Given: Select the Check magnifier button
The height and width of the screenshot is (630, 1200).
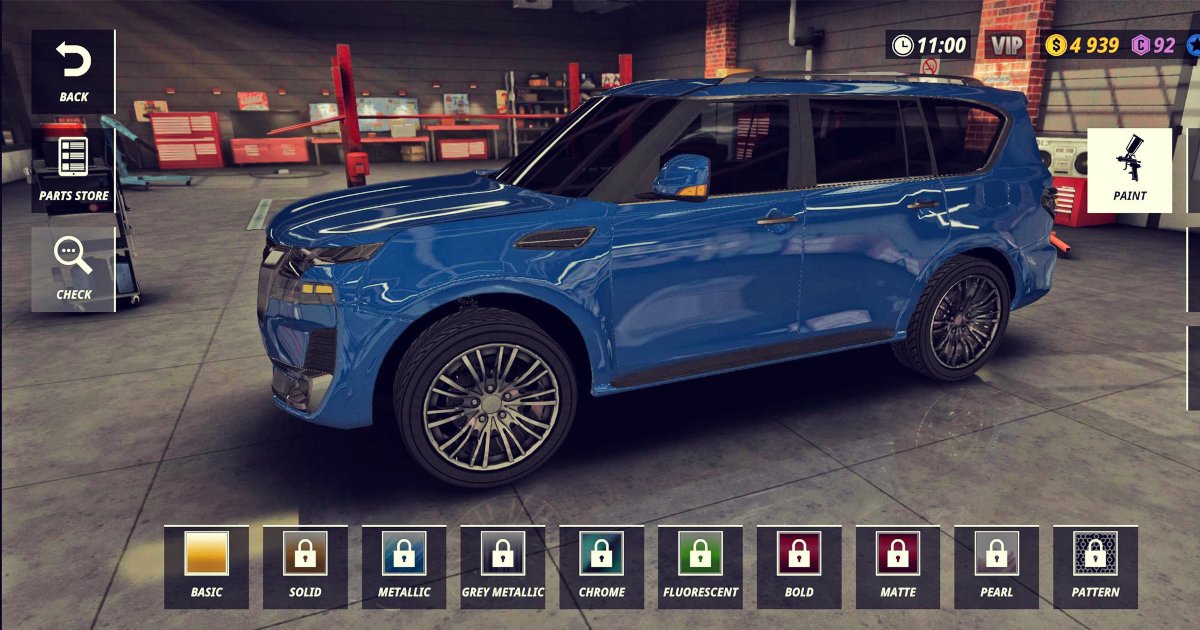Looking at the screenshot, I should (x=73, y=268).
